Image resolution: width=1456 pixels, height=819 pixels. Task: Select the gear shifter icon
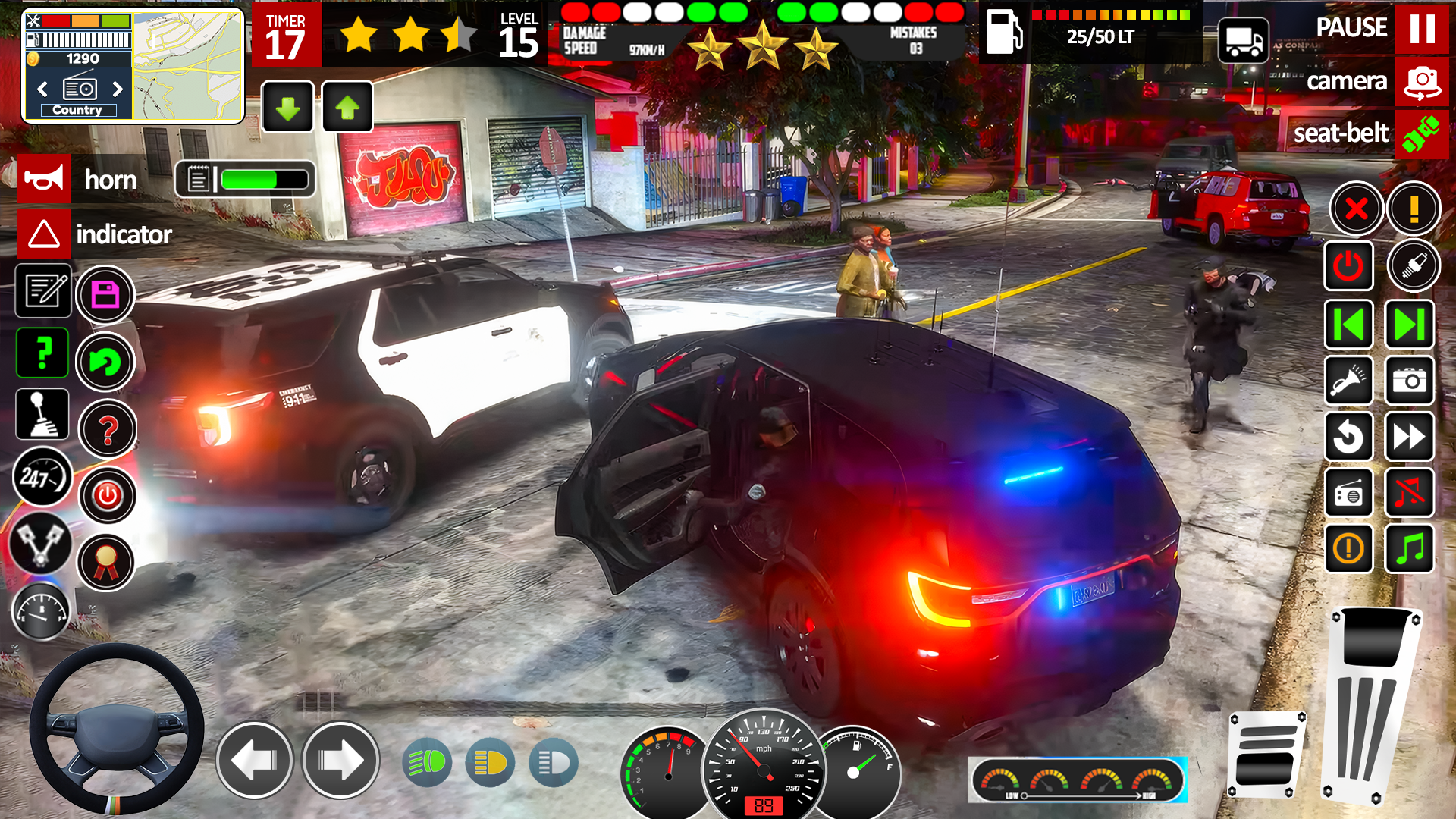(x=42, y=414)
